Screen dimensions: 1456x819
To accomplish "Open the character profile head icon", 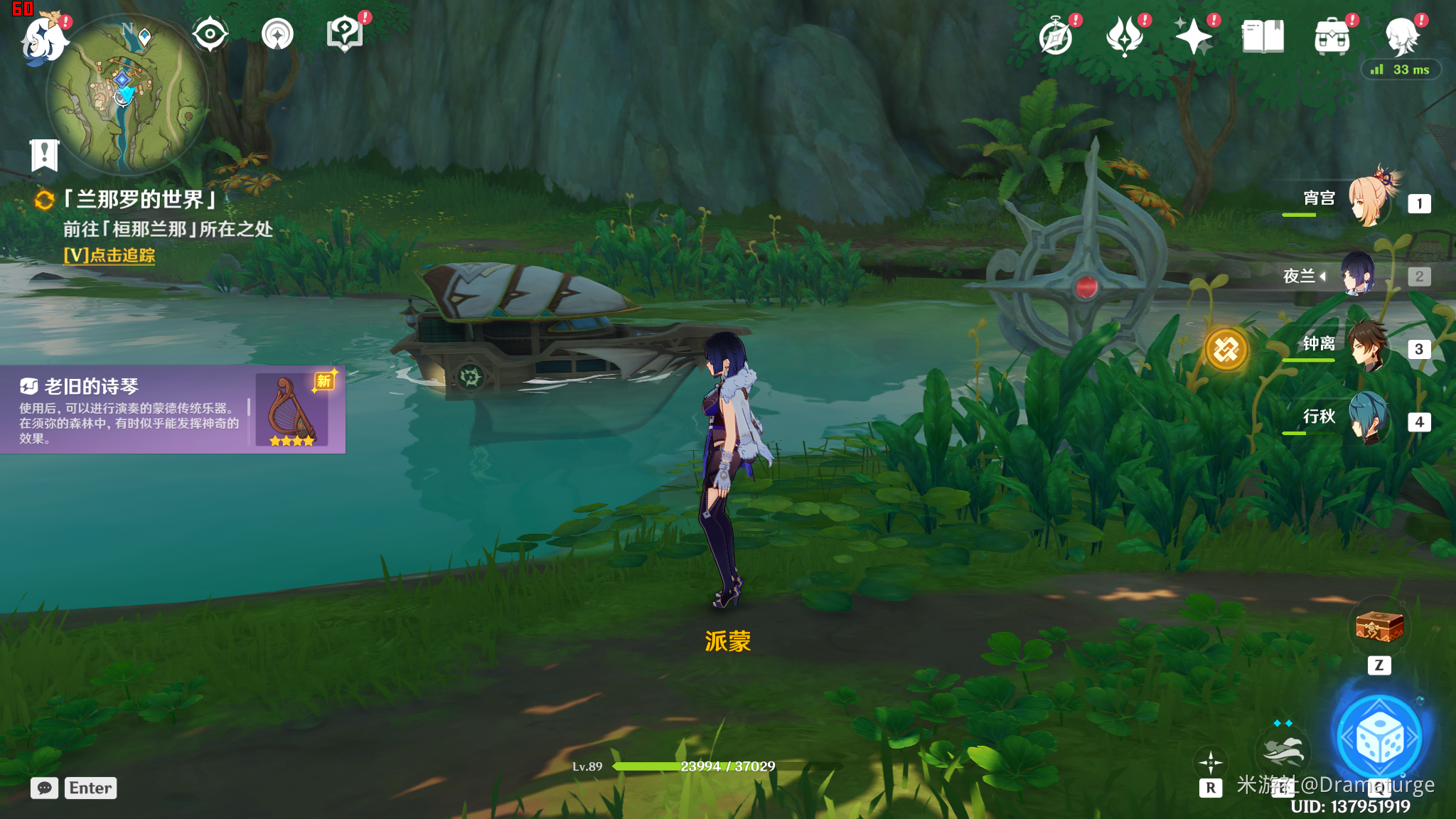I will point(1401,36).
